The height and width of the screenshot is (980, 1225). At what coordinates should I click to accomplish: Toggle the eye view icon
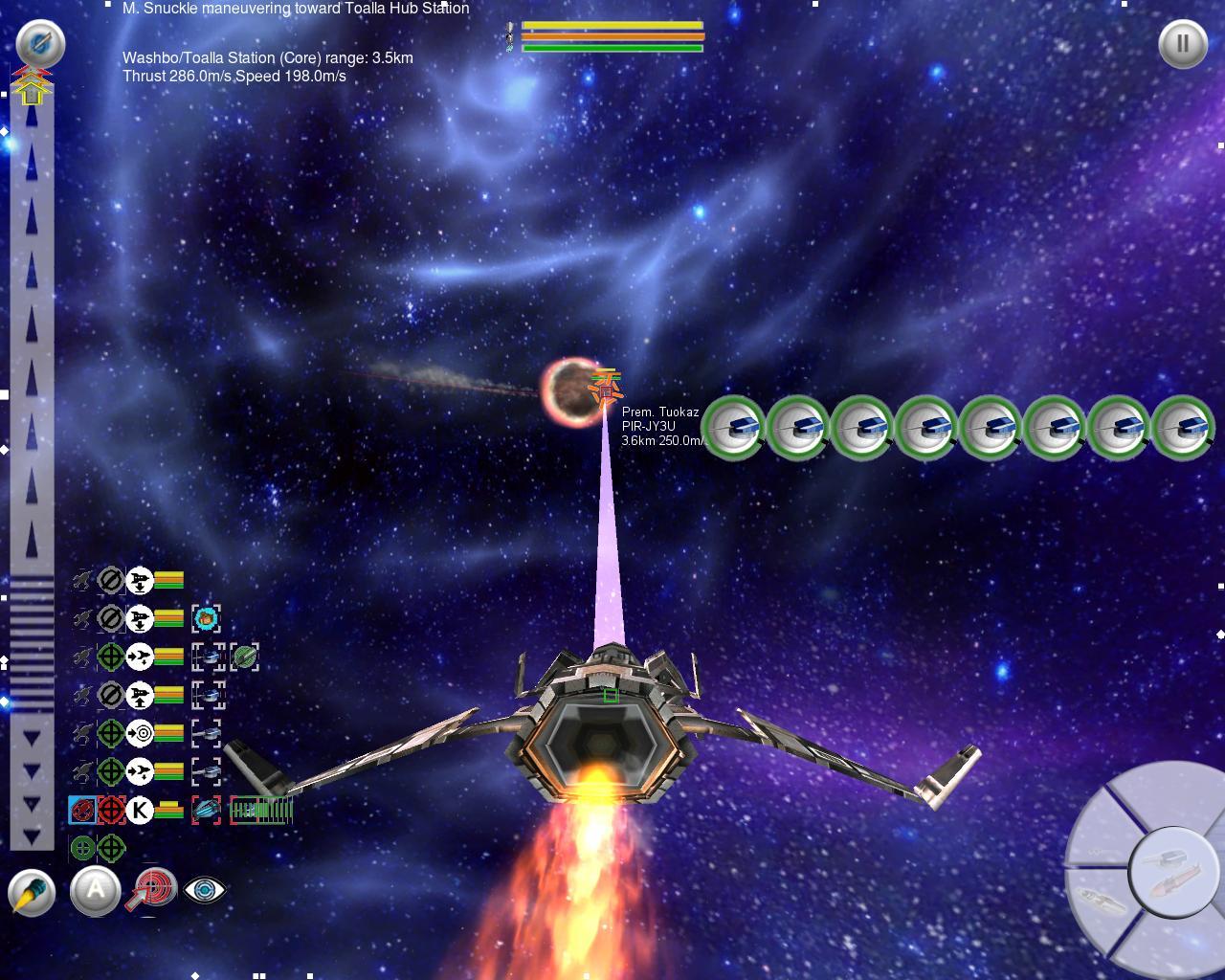[x=204, y=890]
